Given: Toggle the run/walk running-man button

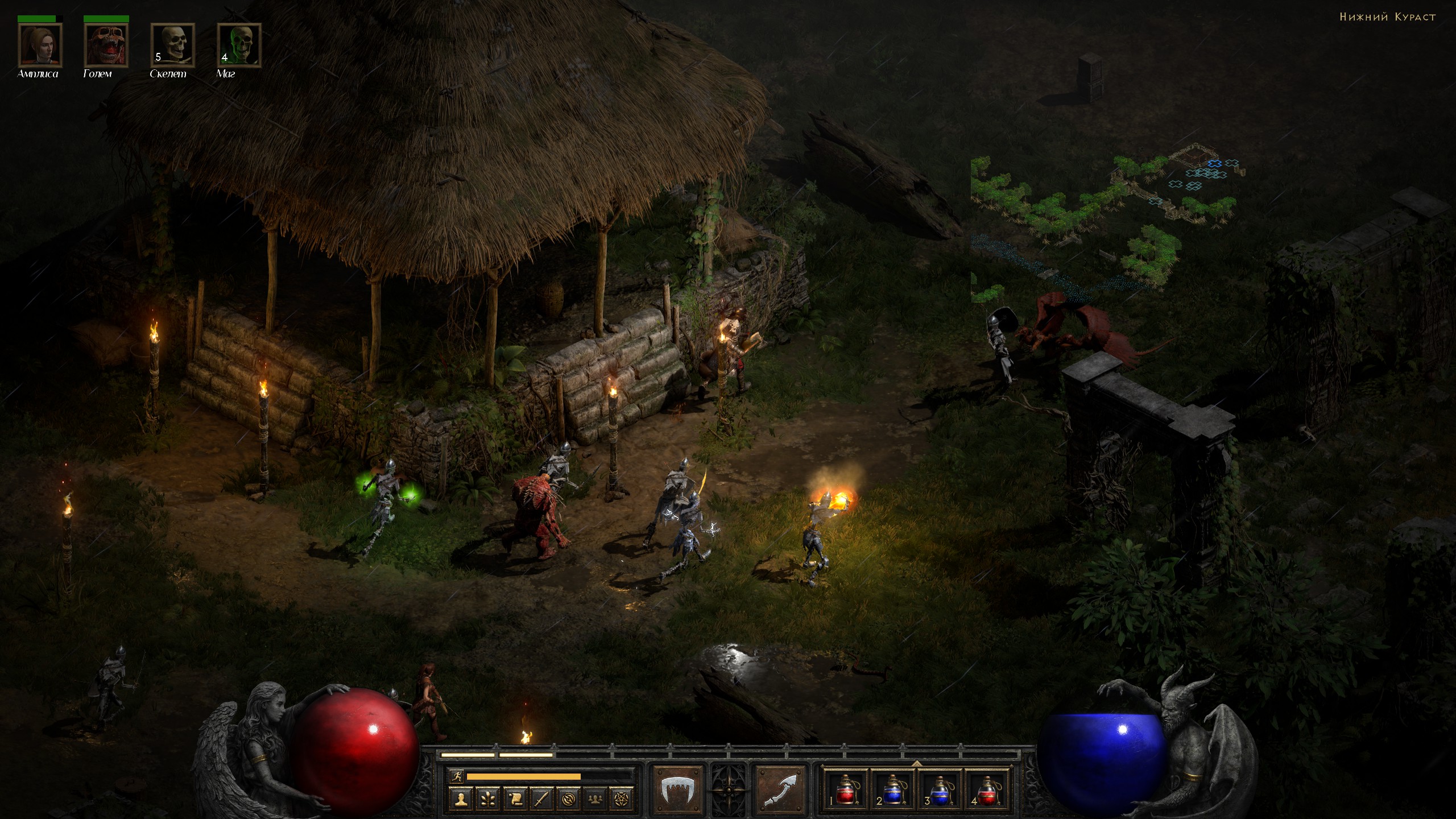Looking at the screenshot, I should tap(456, 776).
